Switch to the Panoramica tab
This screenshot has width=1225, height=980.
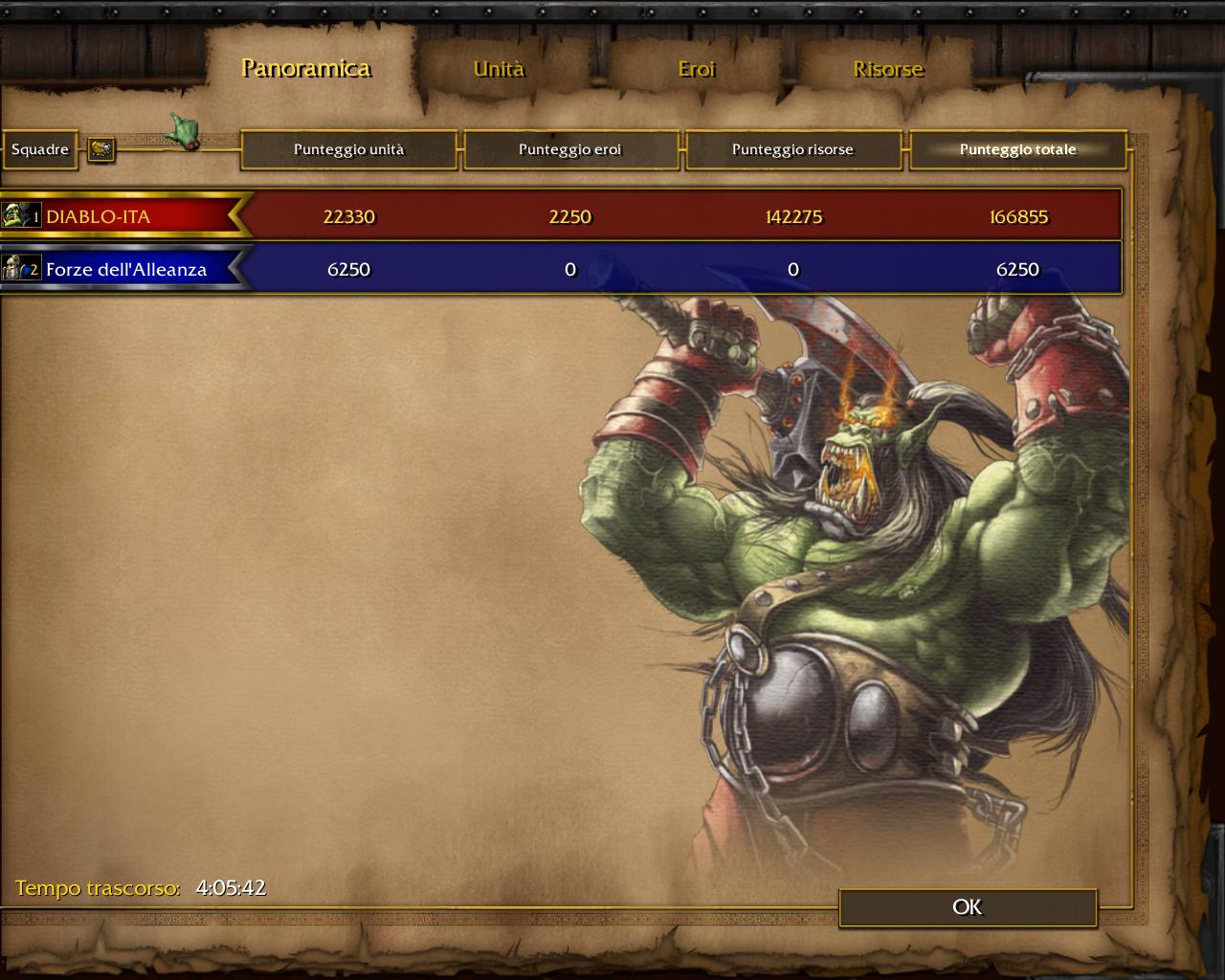[306, 68]
